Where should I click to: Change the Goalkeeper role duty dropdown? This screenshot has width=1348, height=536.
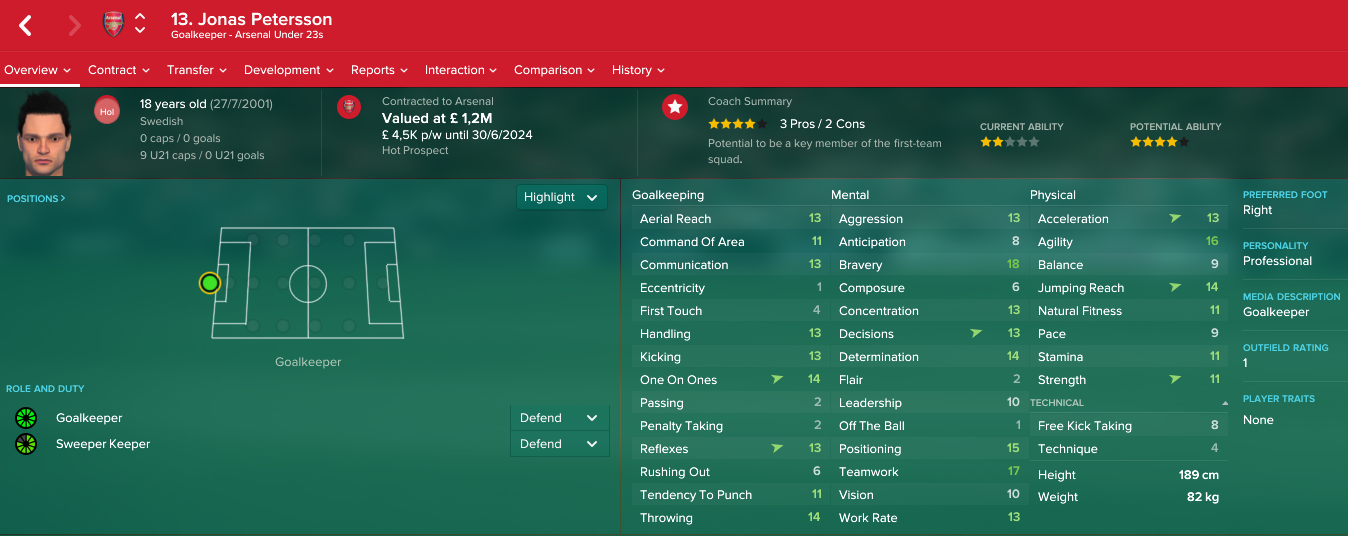tap(559, 418)
